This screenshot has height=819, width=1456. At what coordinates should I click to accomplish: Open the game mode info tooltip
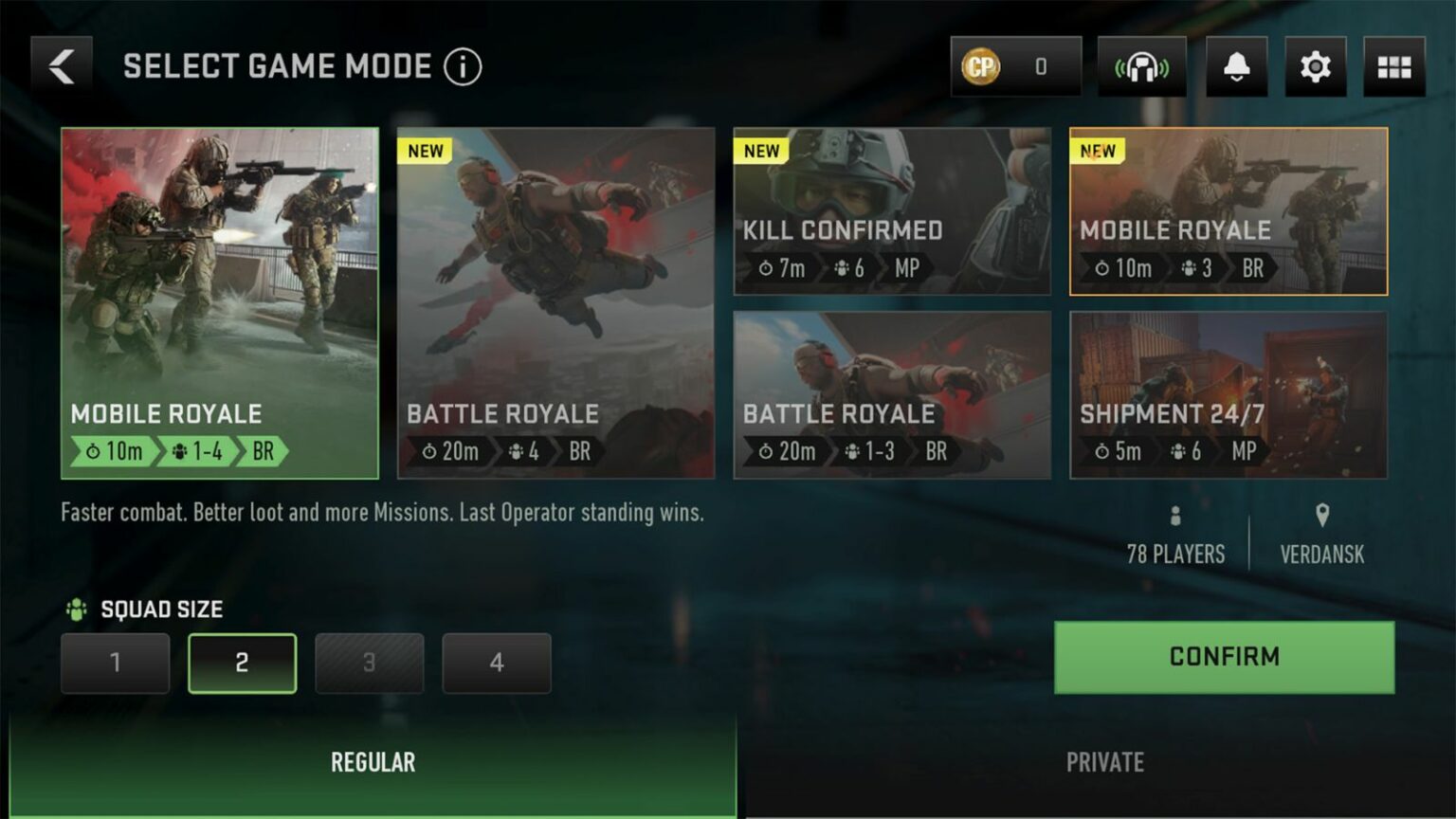pos(462,66)
